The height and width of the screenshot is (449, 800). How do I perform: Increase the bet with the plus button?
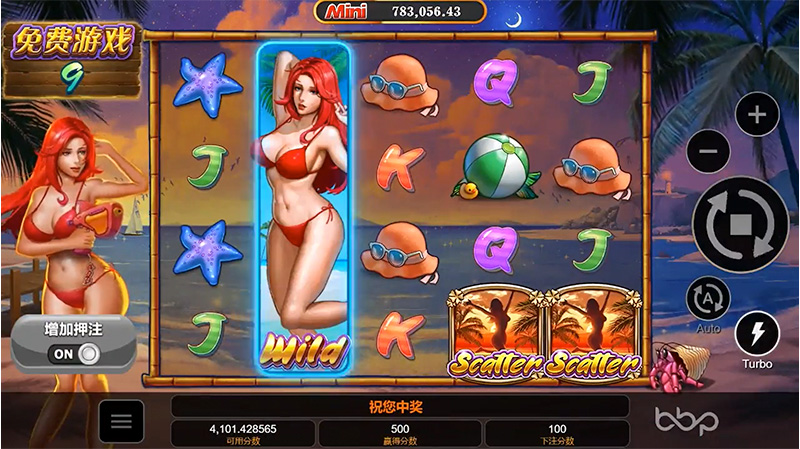(757, 114)
